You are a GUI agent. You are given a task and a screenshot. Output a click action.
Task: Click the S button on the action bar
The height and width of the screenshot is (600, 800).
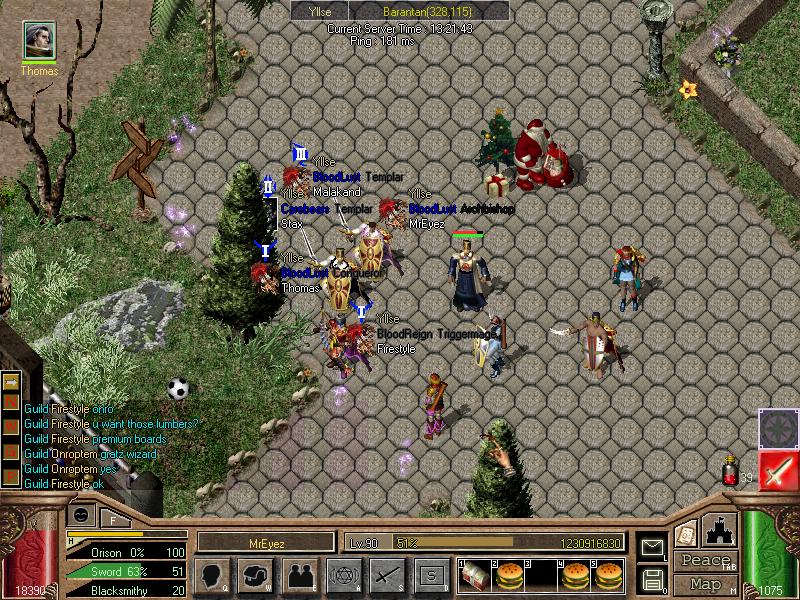pos(431,575)
